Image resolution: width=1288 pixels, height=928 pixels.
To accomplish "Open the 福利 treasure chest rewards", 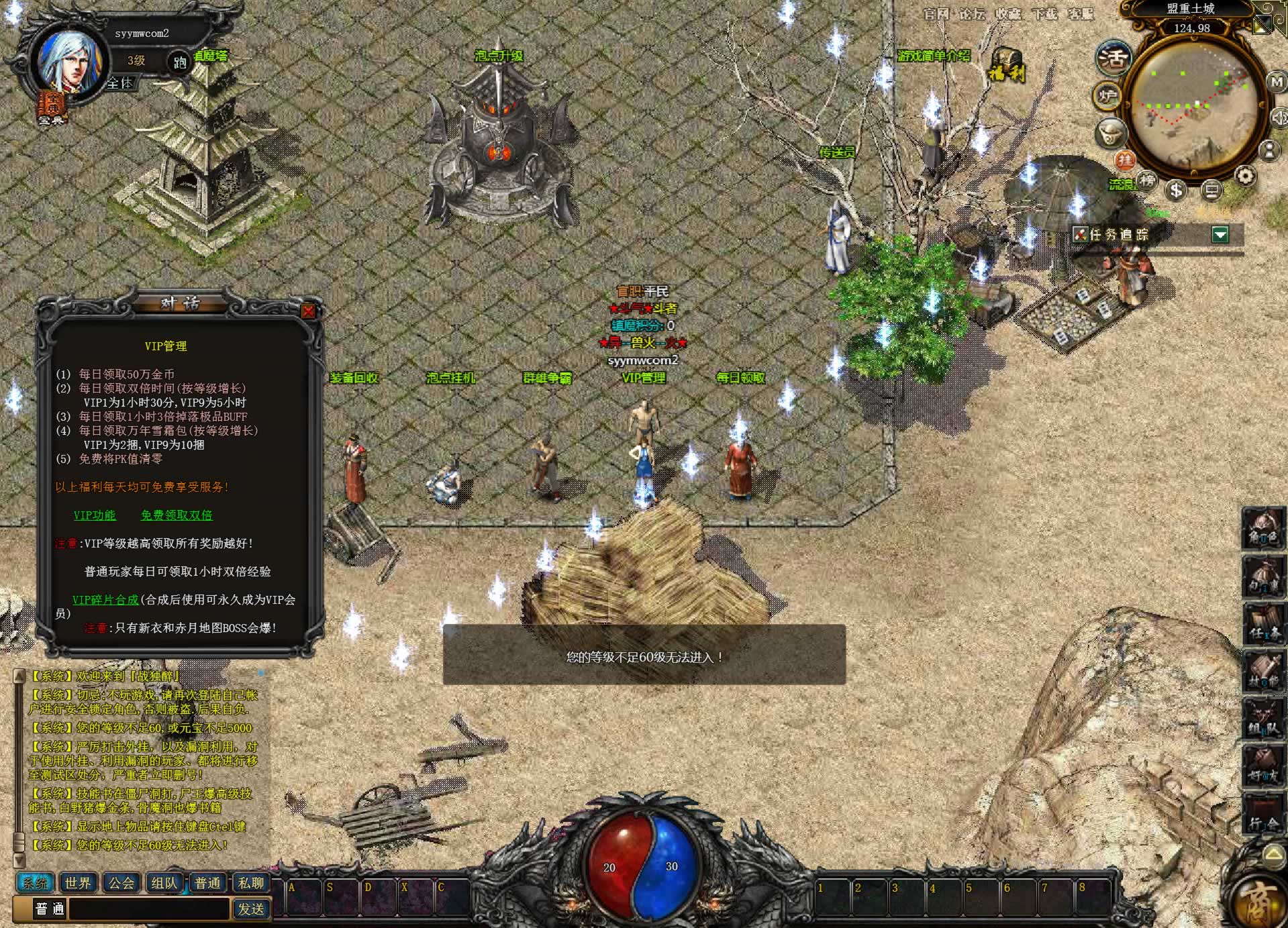I will (1007, 65).
